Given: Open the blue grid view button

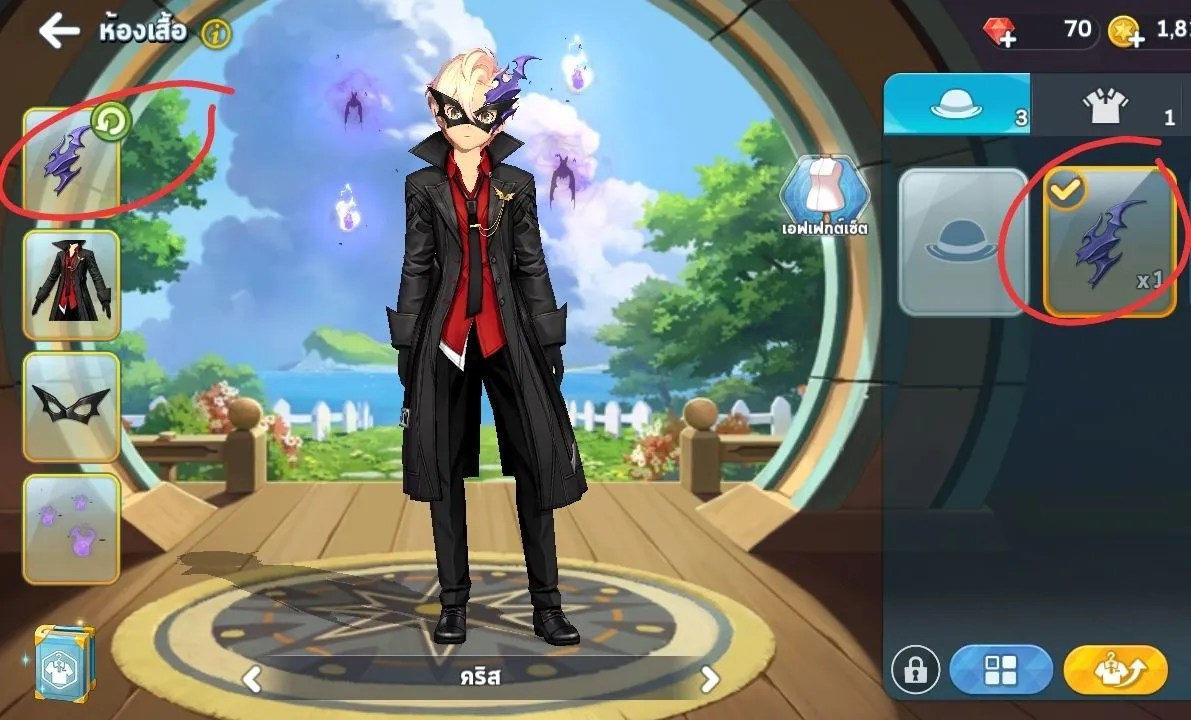Looking at the screenshot, I should (1001, 669).
